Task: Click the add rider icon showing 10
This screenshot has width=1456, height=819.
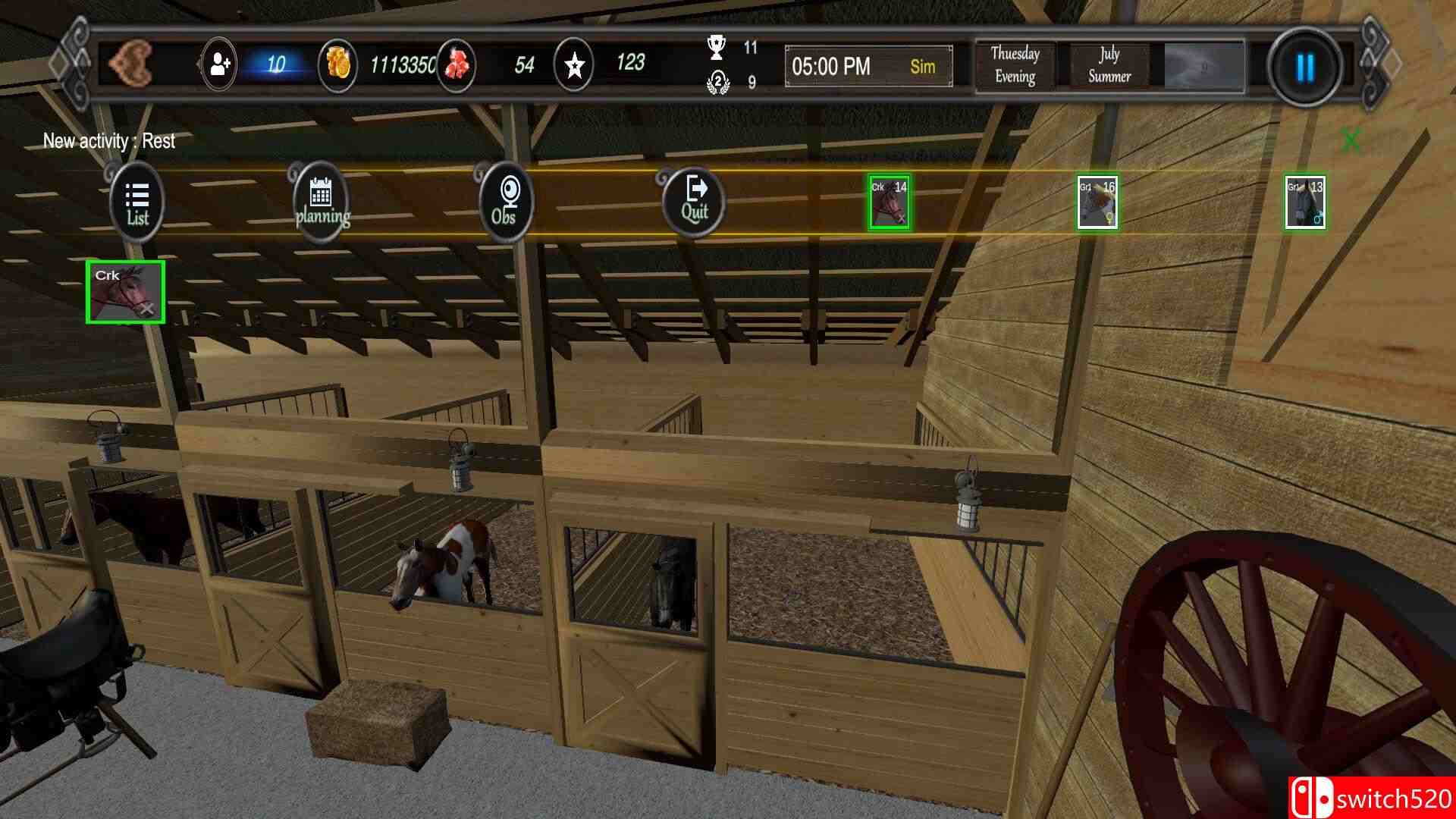Action: (219, 66)
